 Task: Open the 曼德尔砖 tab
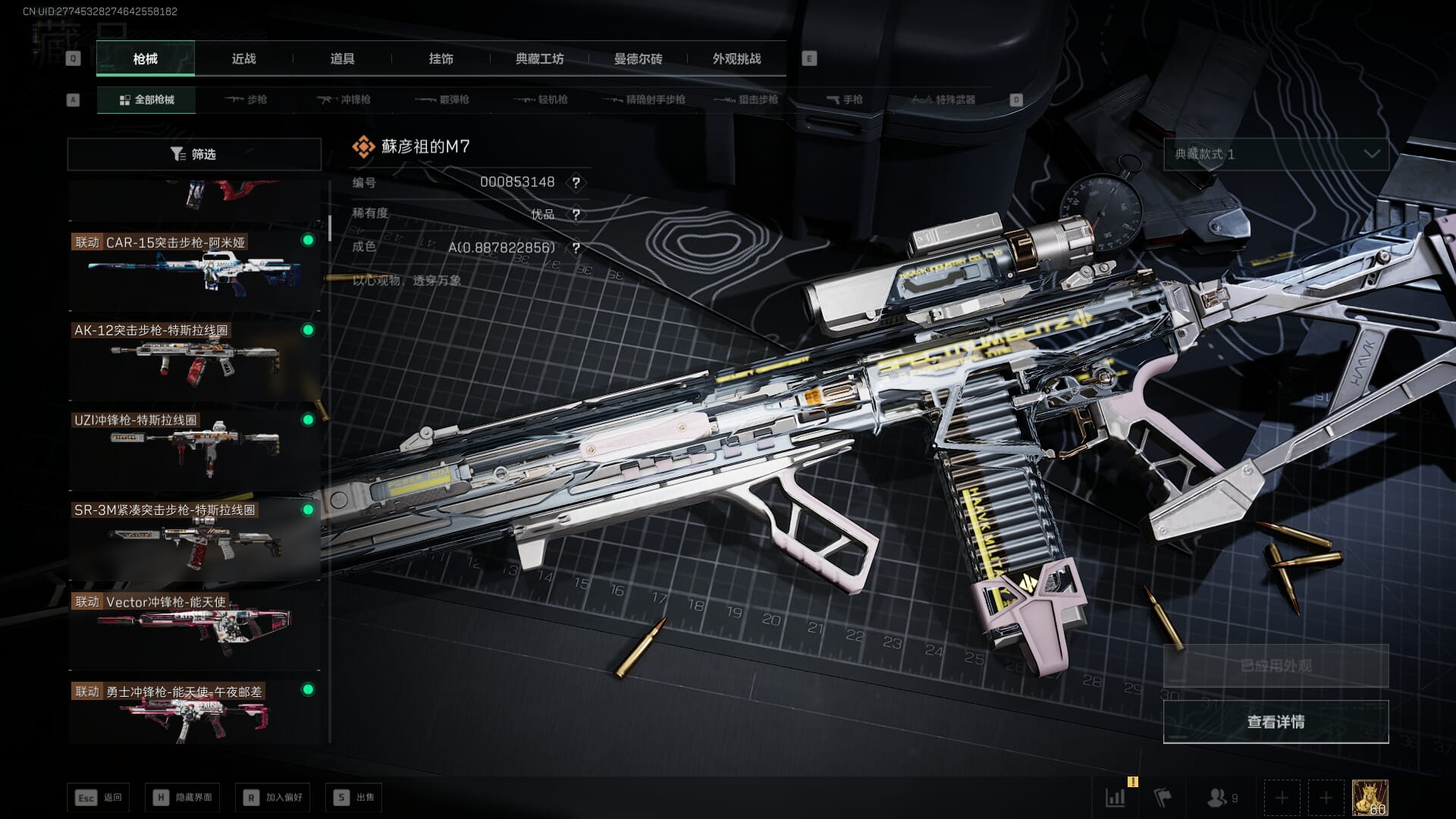638,59
